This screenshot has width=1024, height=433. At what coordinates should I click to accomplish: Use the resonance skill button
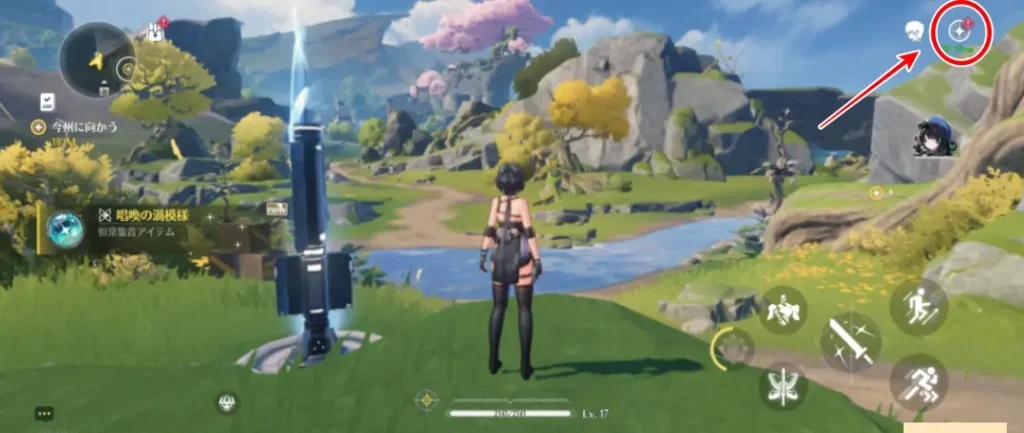783,312
